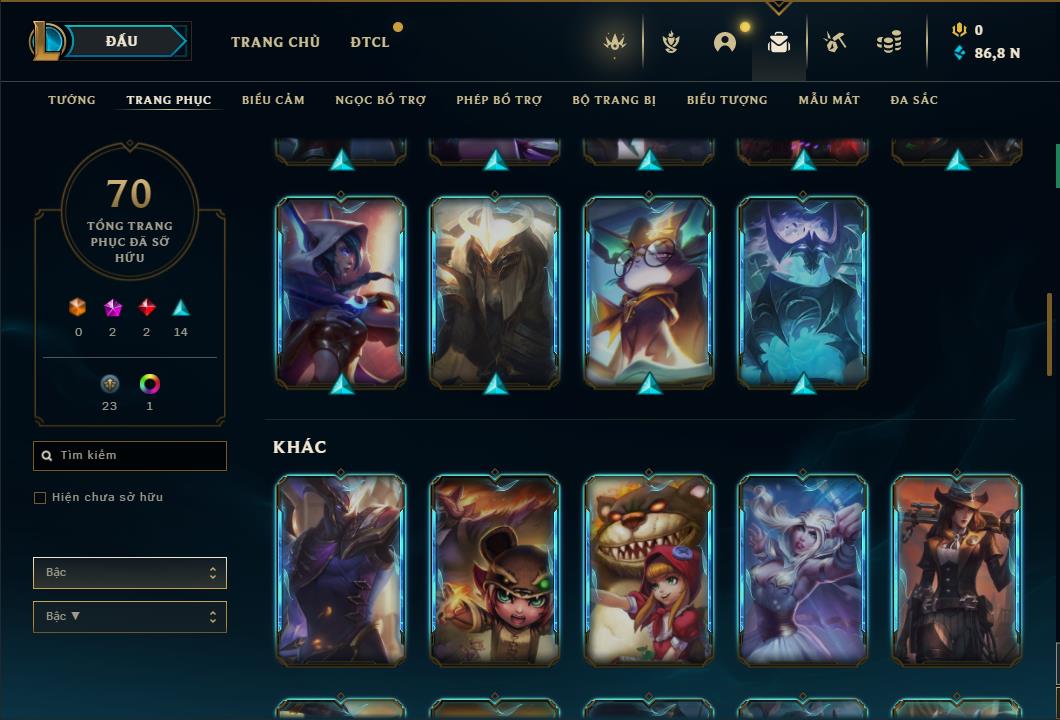Open the crafting hammer icon
1060x720 pixels.
[834, 42]
